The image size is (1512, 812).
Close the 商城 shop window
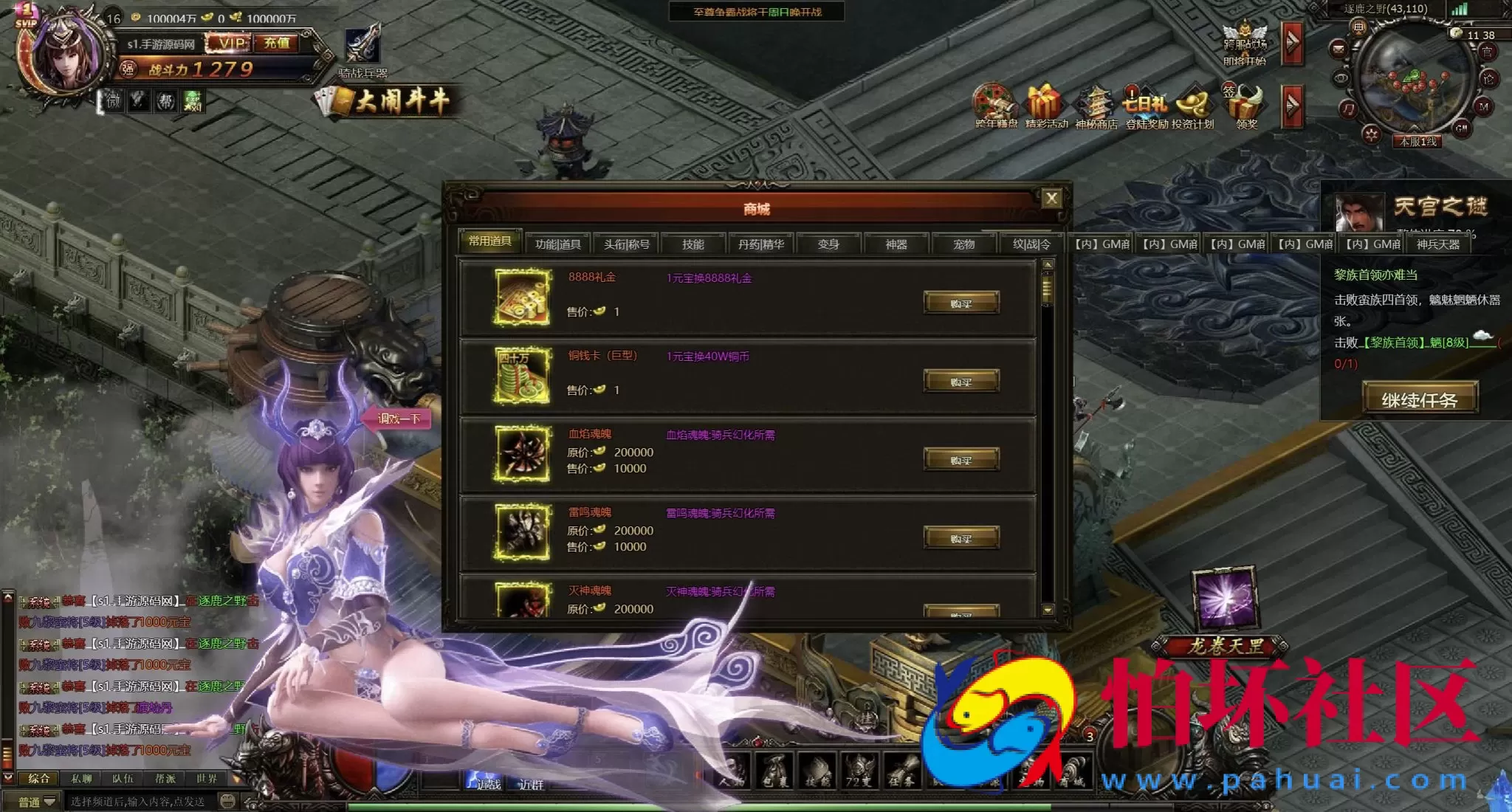(x=1051, y=198)
